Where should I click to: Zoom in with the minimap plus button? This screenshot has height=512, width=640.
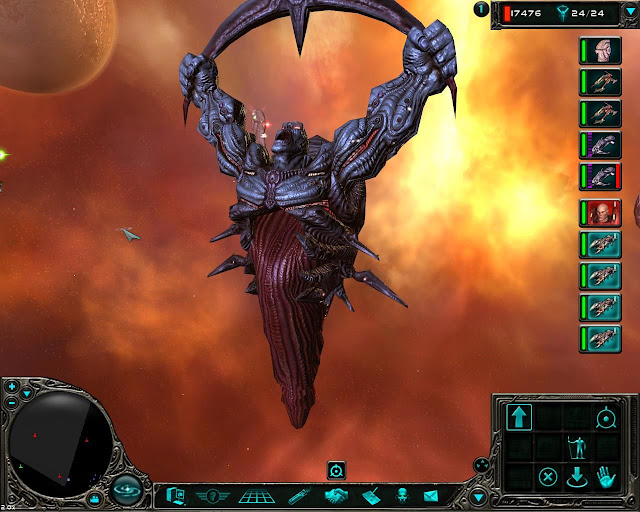11,386
